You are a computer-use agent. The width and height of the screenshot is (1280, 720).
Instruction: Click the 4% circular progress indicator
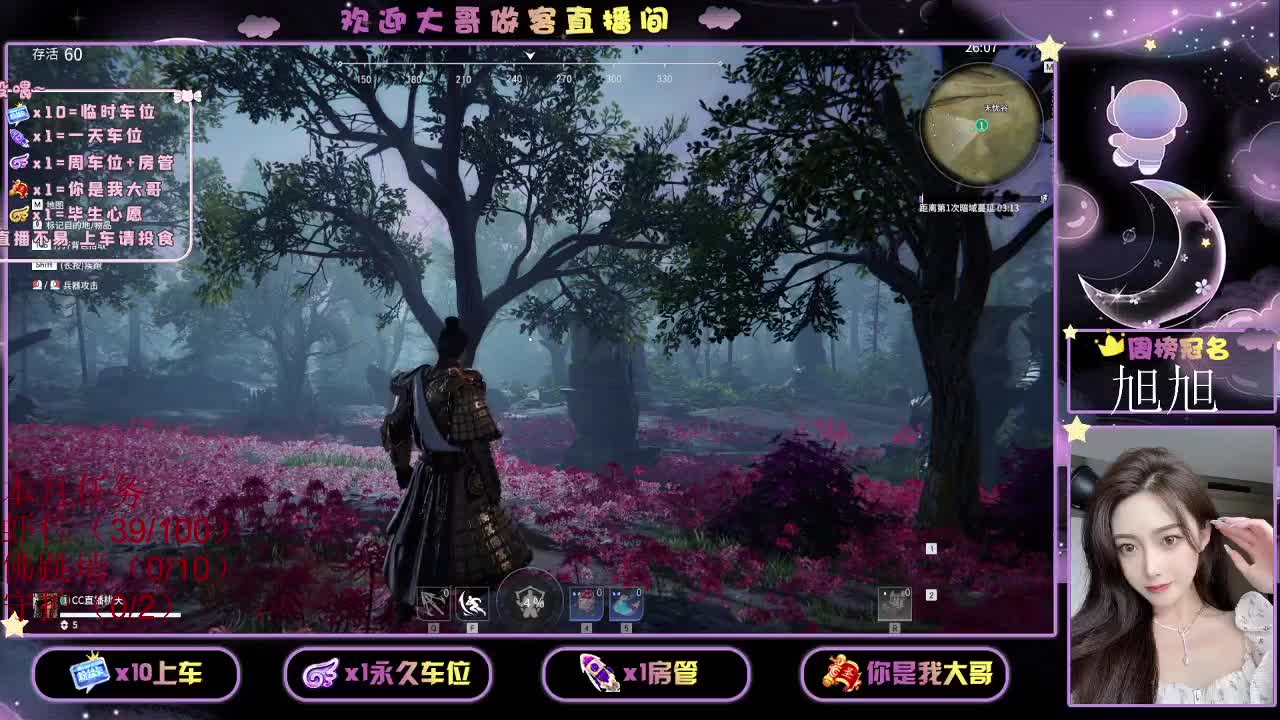(528, 603)
